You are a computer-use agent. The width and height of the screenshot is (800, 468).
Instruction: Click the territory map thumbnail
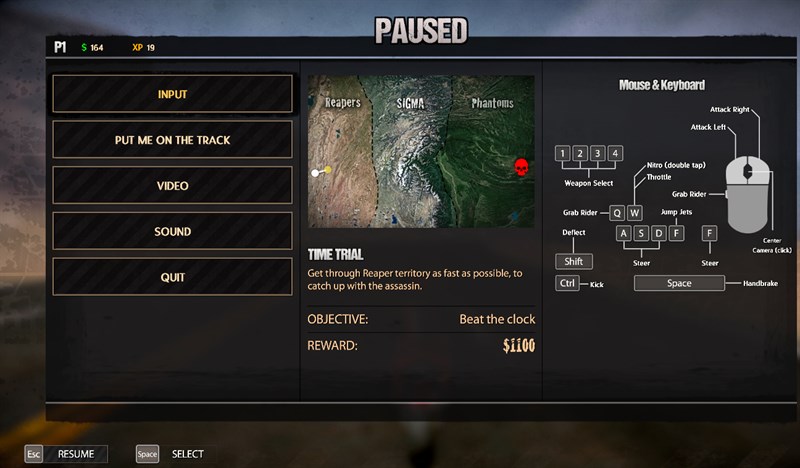coord(421,151)
